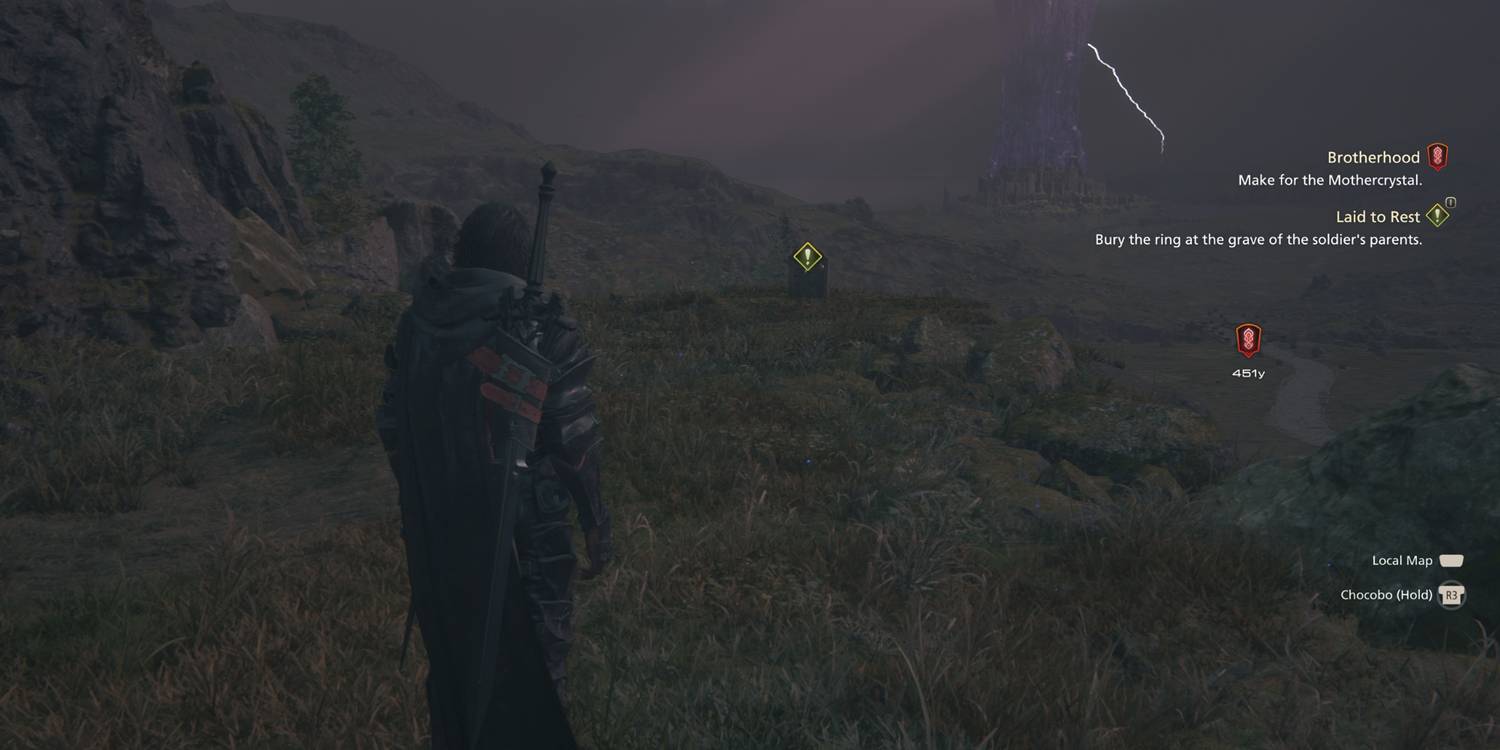
Task: Select the crystal emblem inside the Brotherhood shield icon
Action: 1438,155
